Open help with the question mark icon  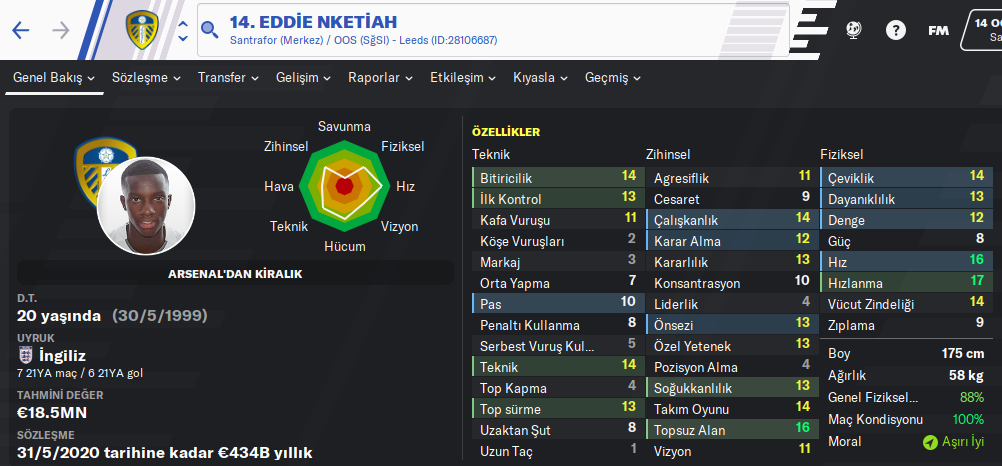coord(895,30)
